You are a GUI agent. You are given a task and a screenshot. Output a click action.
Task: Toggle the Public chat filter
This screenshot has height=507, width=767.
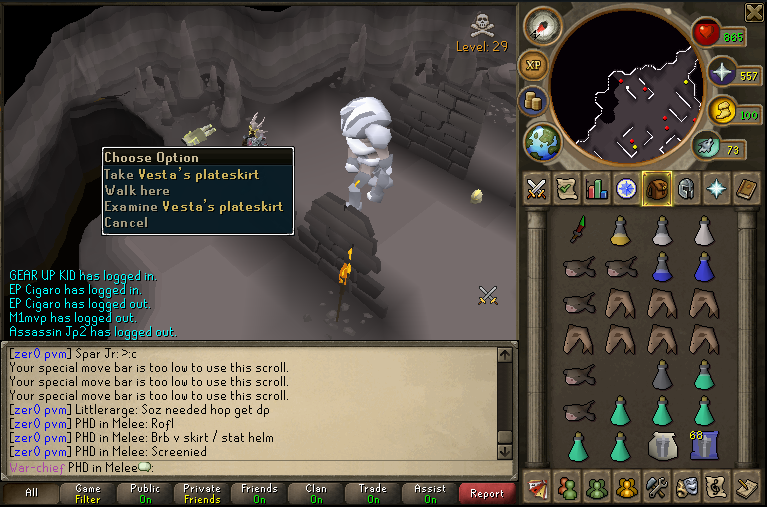[x=145, y=493]
